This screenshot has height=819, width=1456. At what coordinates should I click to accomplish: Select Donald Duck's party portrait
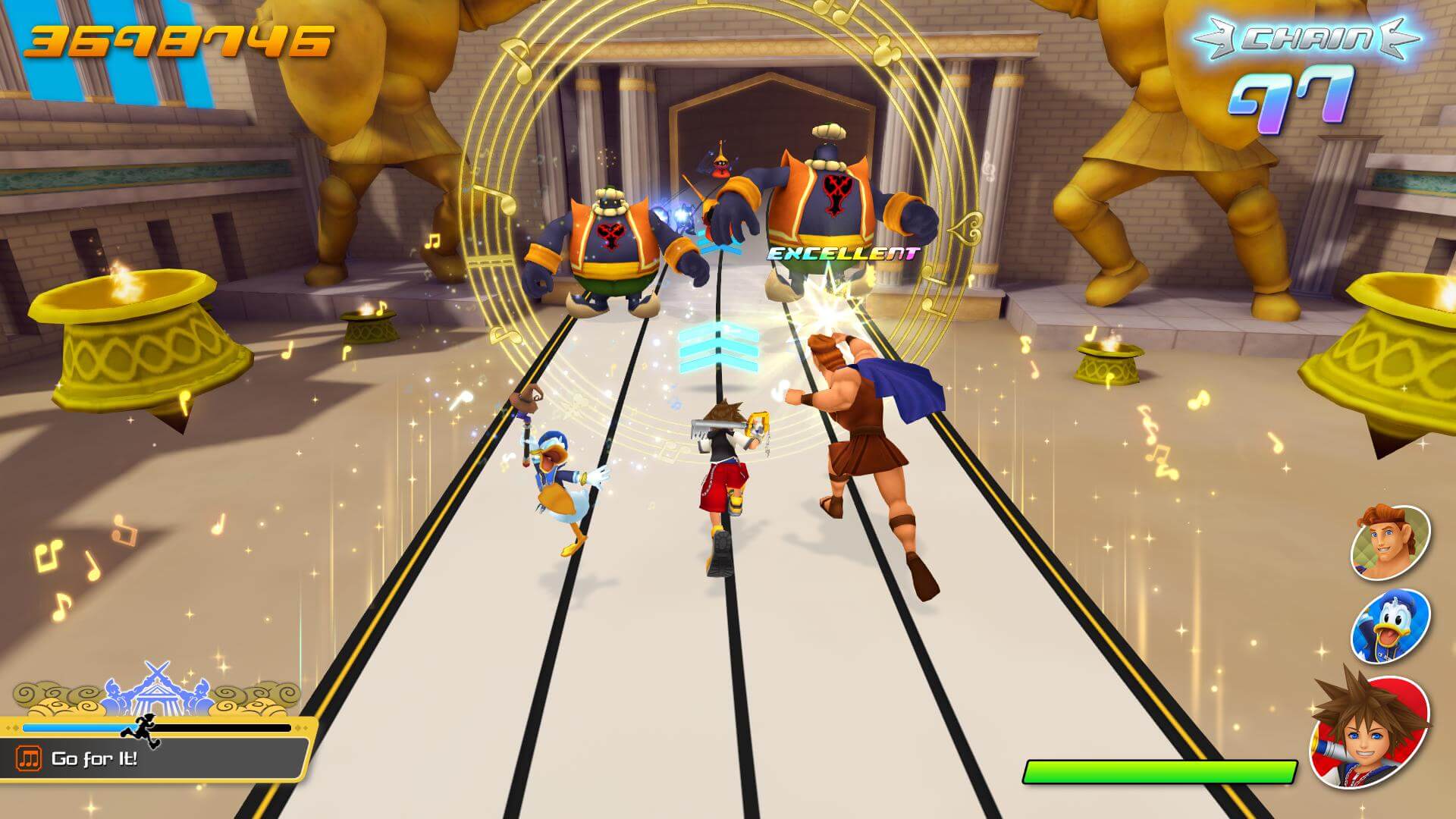coord(1389,626)
